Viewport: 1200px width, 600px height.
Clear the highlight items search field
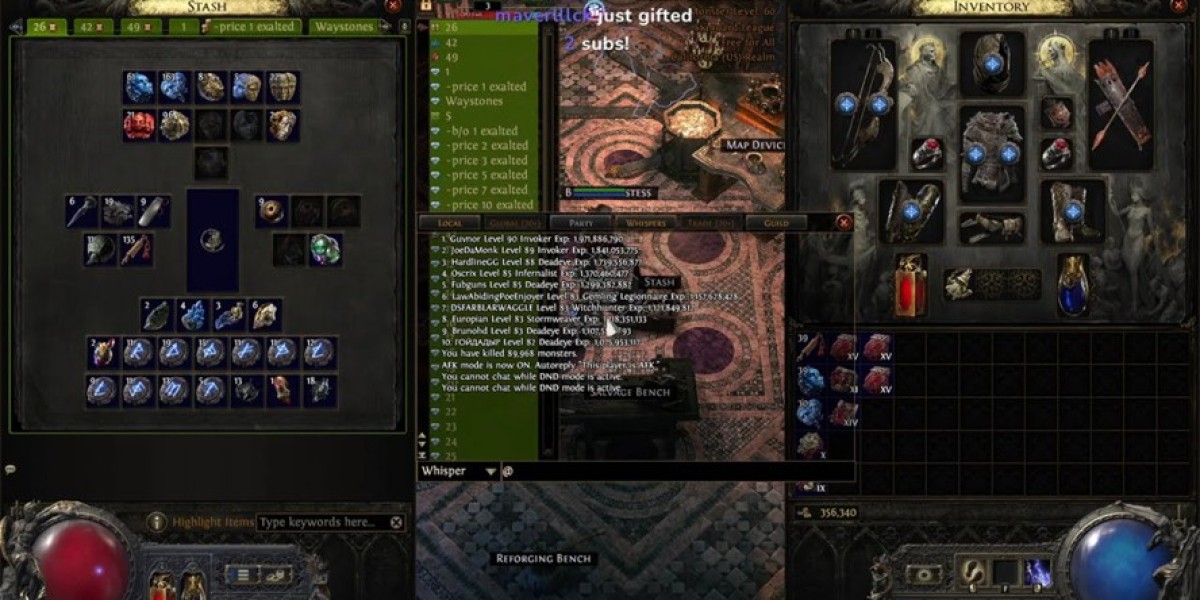397,522
